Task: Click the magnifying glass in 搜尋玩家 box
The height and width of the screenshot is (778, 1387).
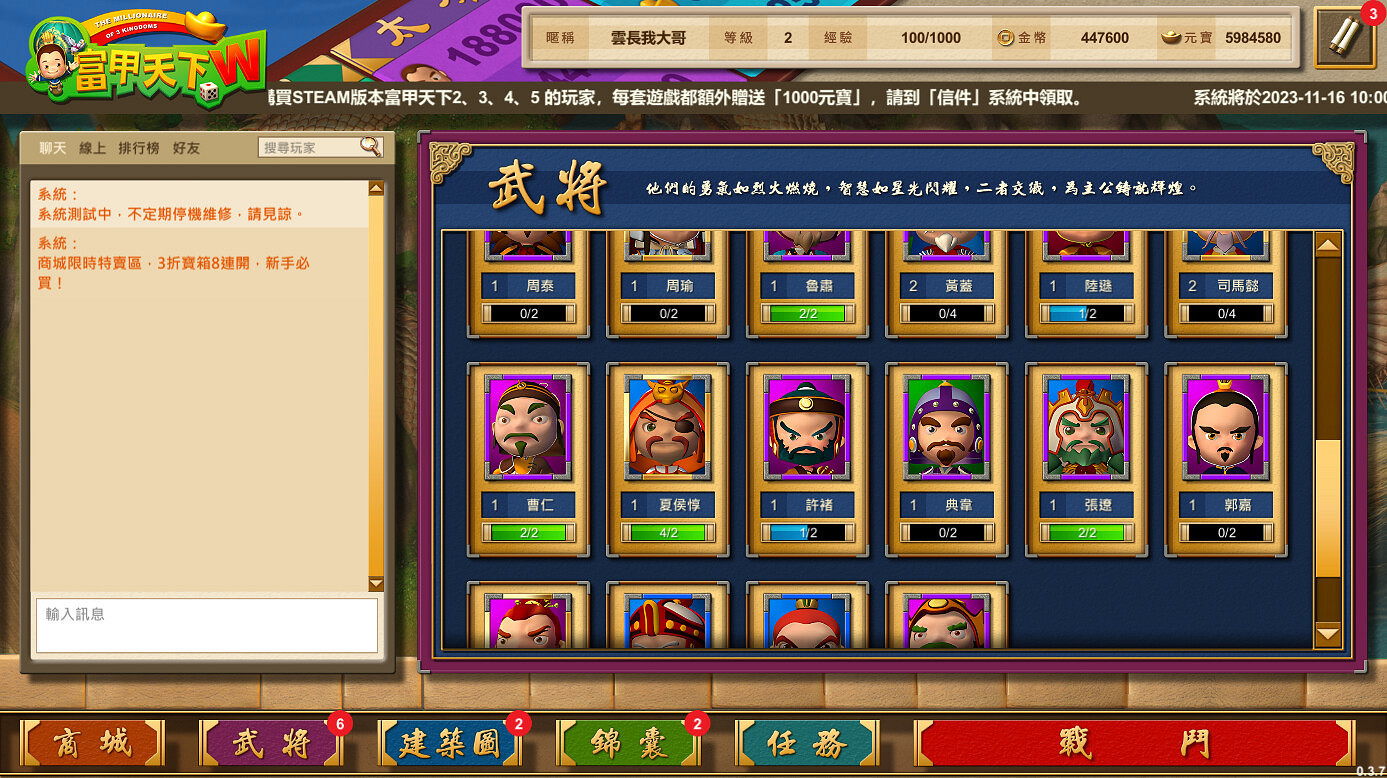Action: point(370,147)
